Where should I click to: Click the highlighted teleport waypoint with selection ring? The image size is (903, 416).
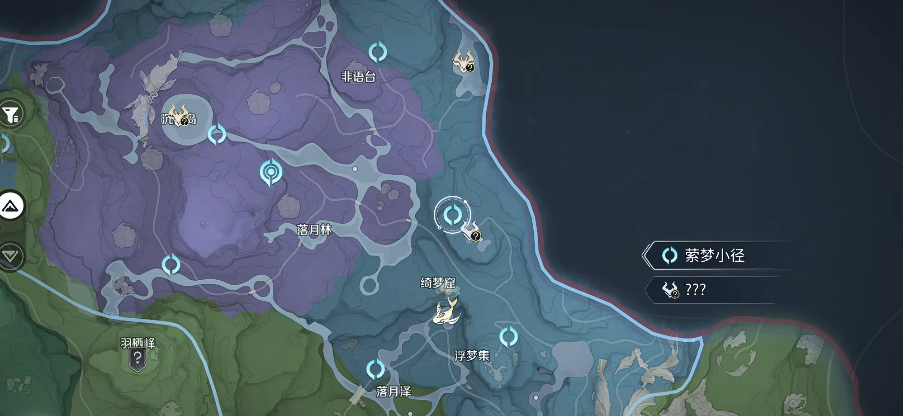click(452, 214)
